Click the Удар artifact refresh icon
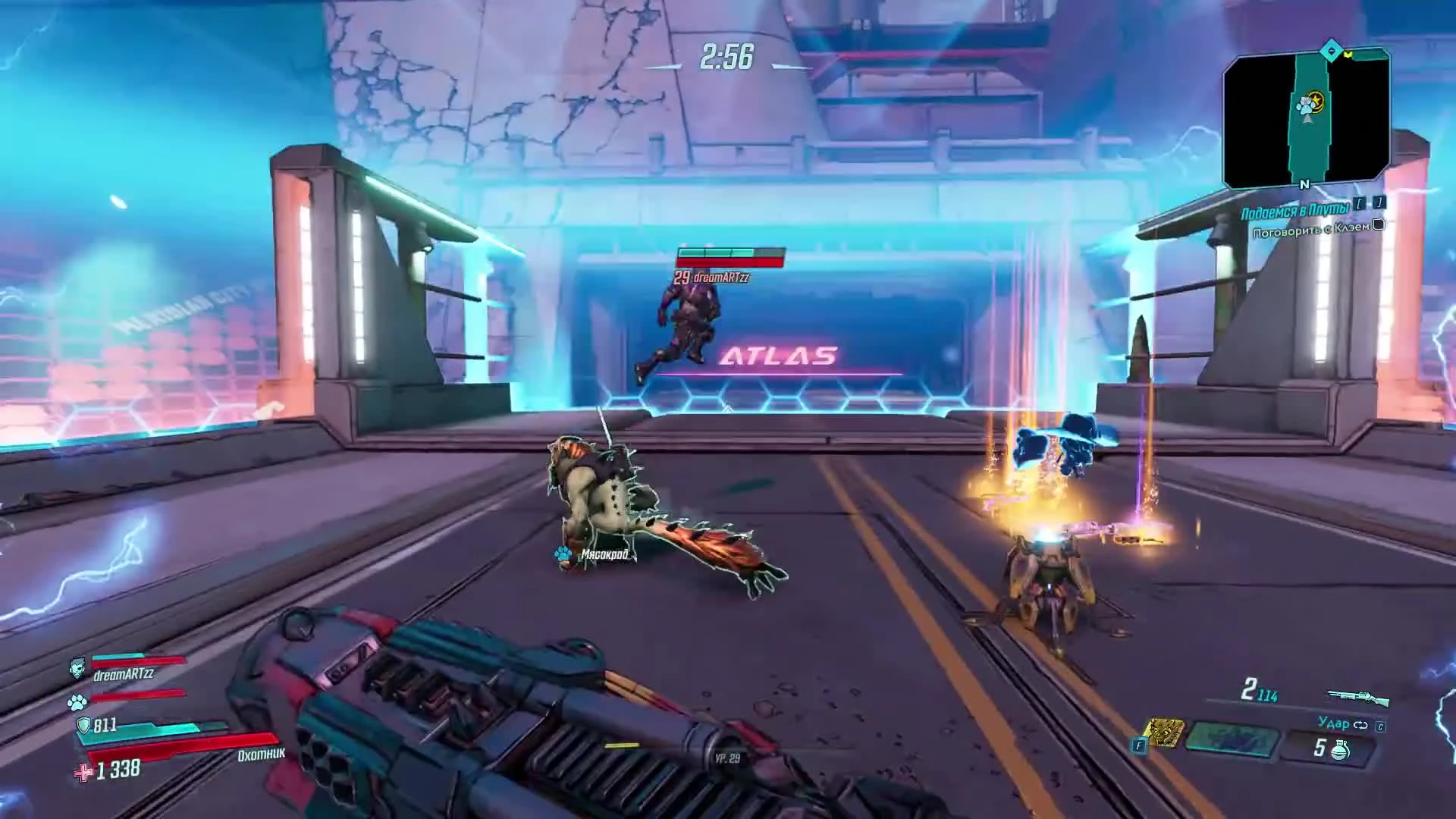Viewport: 1456px width, 819px height. pyautogui.click(x=1360, y=725)
